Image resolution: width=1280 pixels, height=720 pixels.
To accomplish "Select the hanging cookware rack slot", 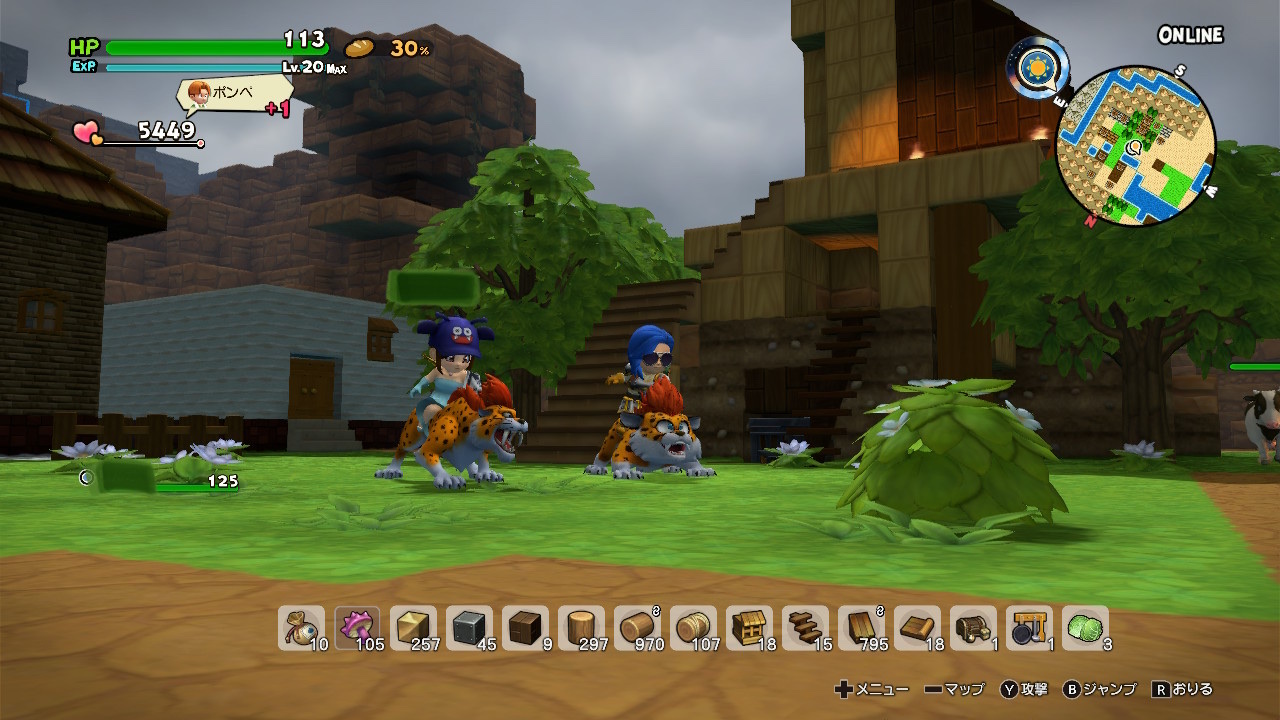I will tap(1029, 629).
